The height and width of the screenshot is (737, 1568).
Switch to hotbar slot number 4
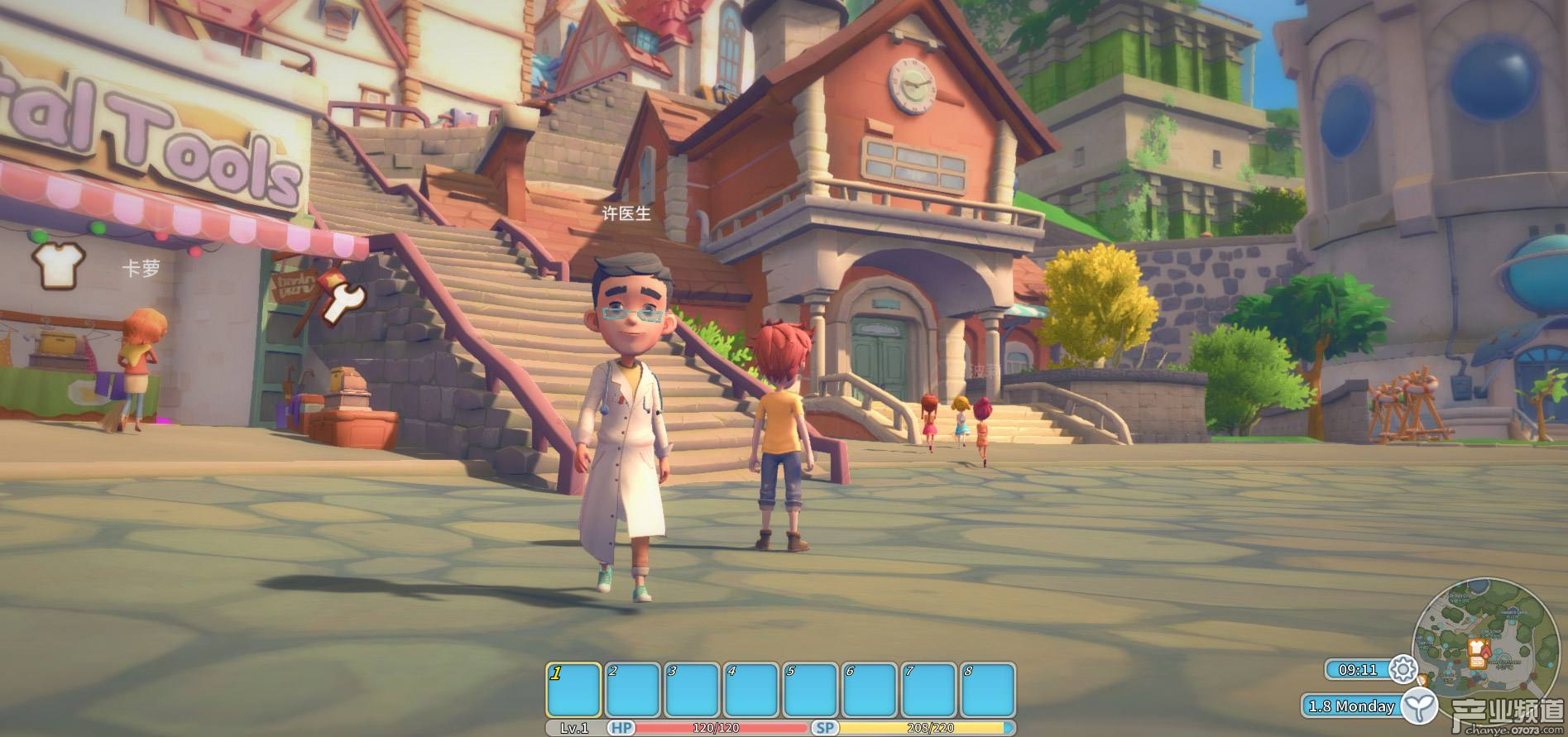[750, 690]
